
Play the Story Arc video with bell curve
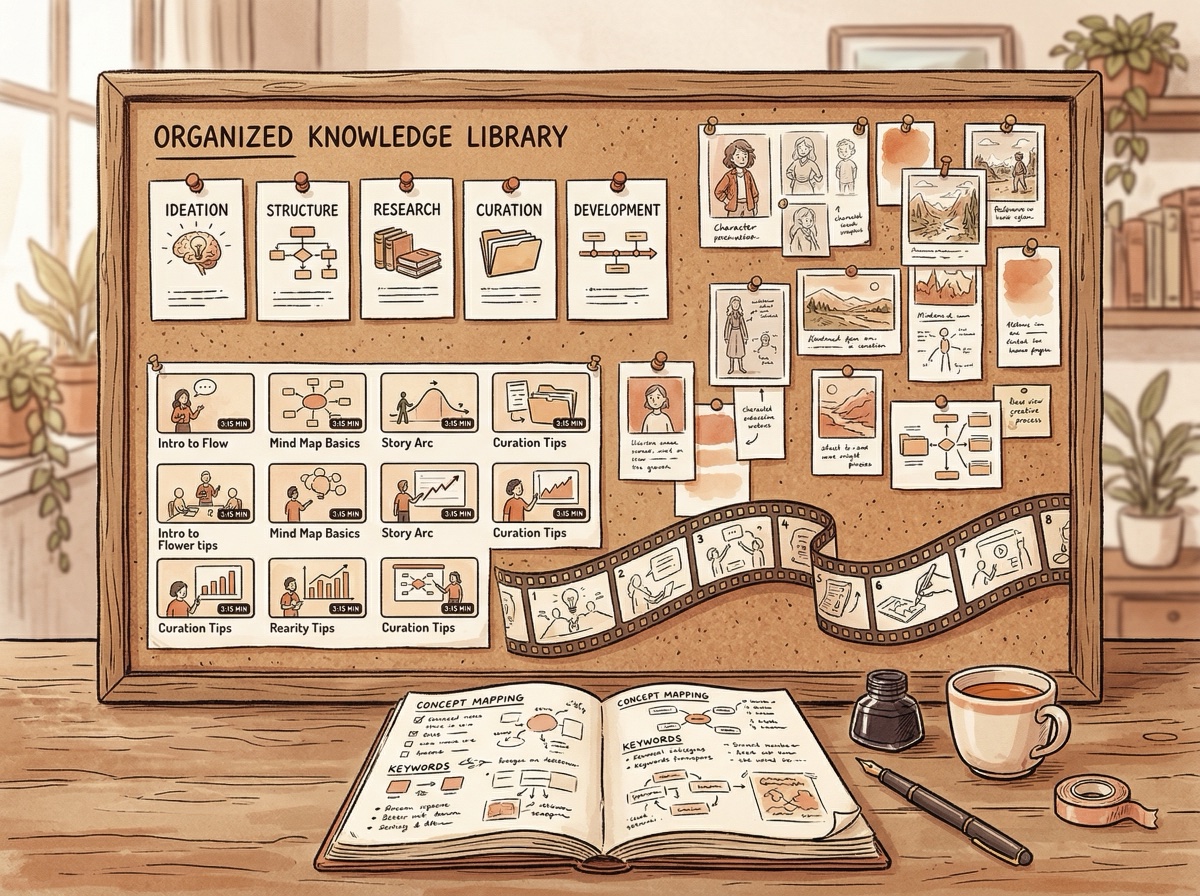pyautogui.click(x=429, y=401)
